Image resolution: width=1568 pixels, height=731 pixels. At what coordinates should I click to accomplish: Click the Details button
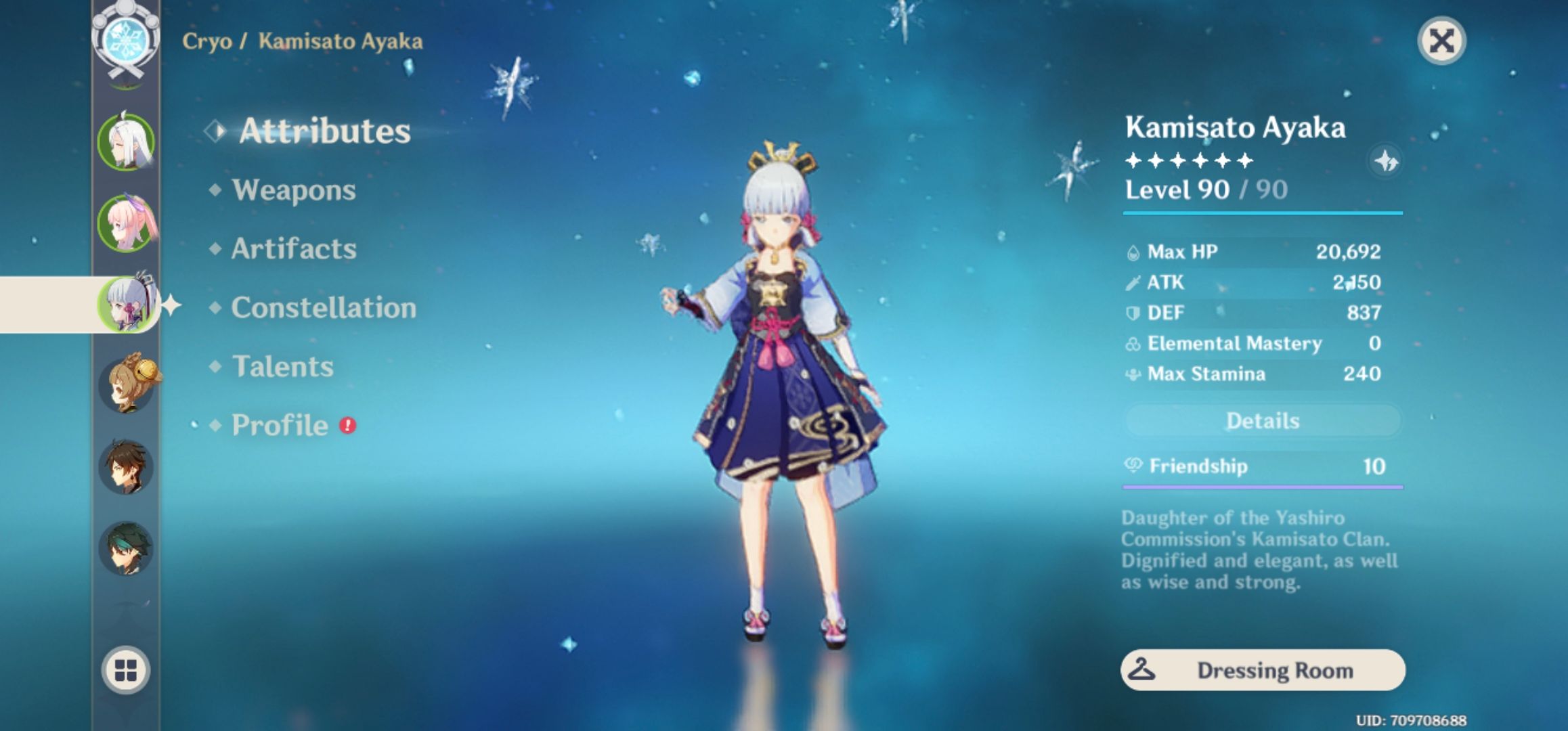pyautogui.click(x=1262, y=420)
